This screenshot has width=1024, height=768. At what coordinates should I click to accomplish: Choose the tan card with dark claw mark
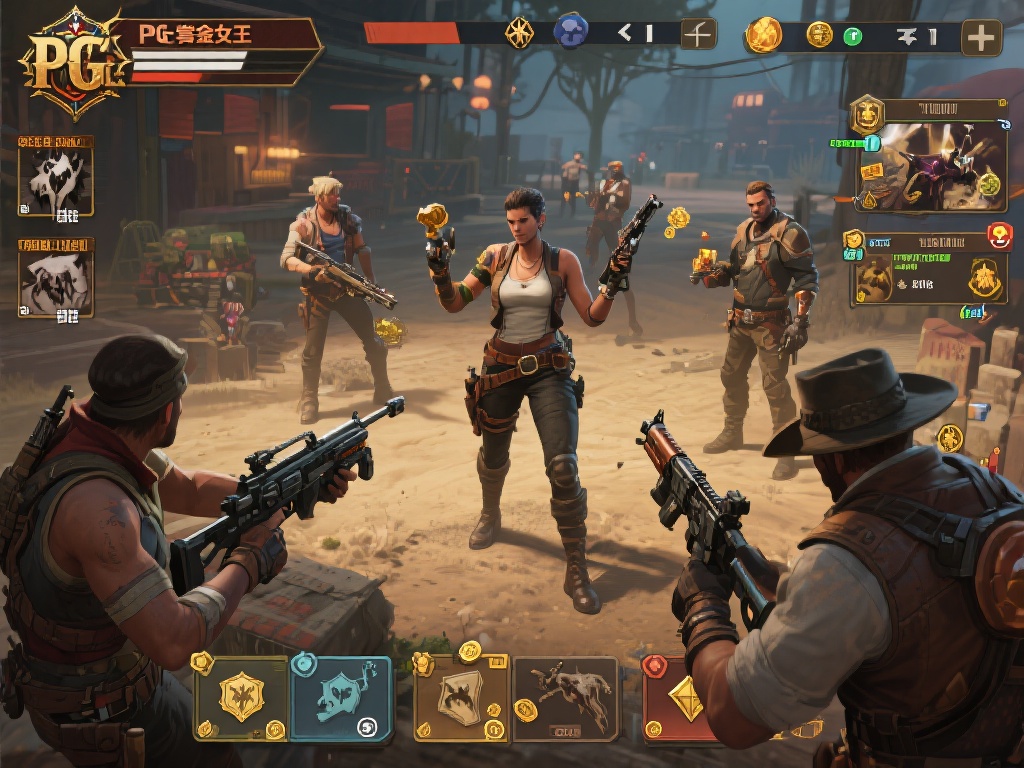[x=462, y=697]
